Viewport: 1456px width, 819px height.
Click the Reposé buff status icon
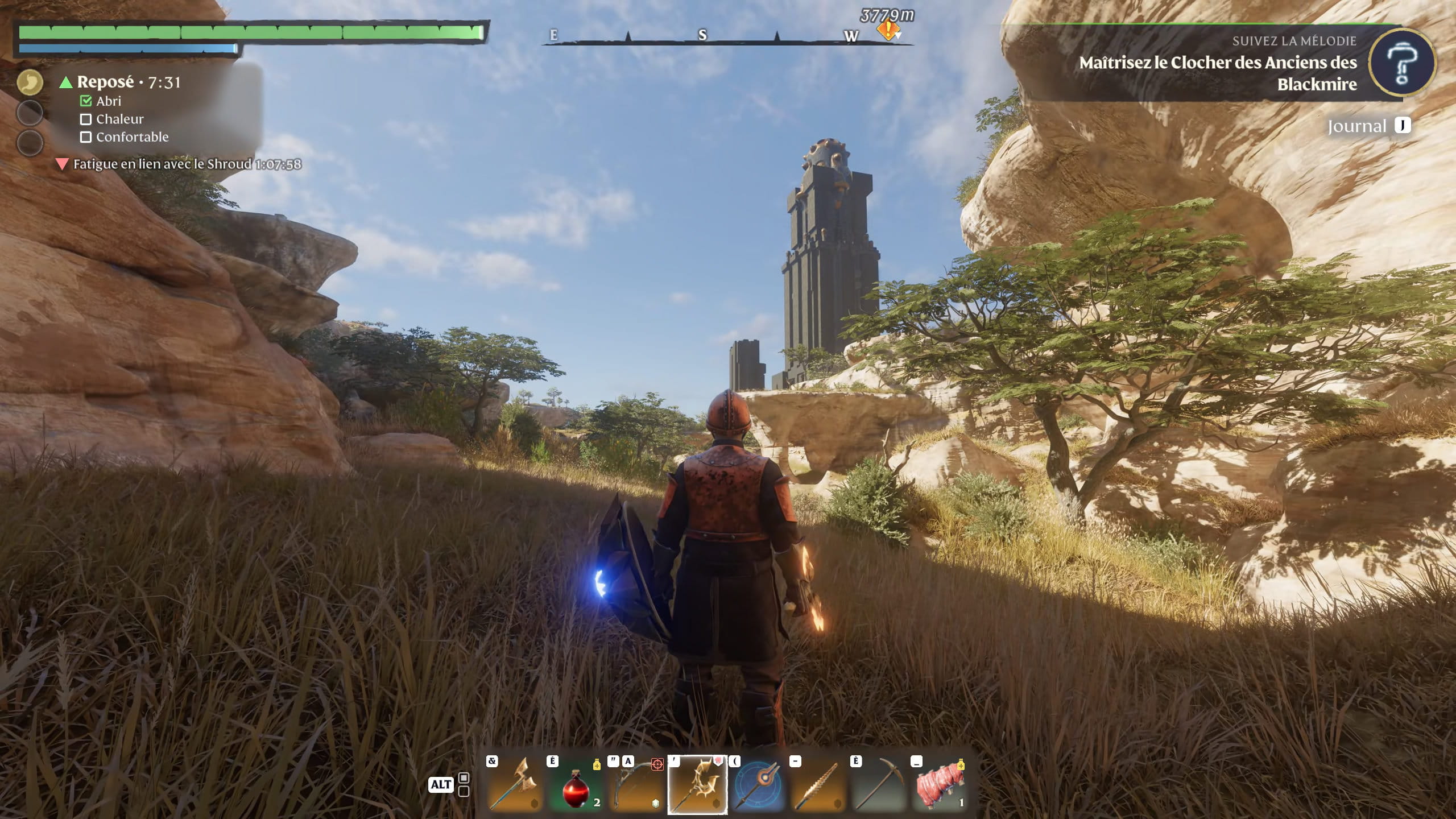(30, 83)
